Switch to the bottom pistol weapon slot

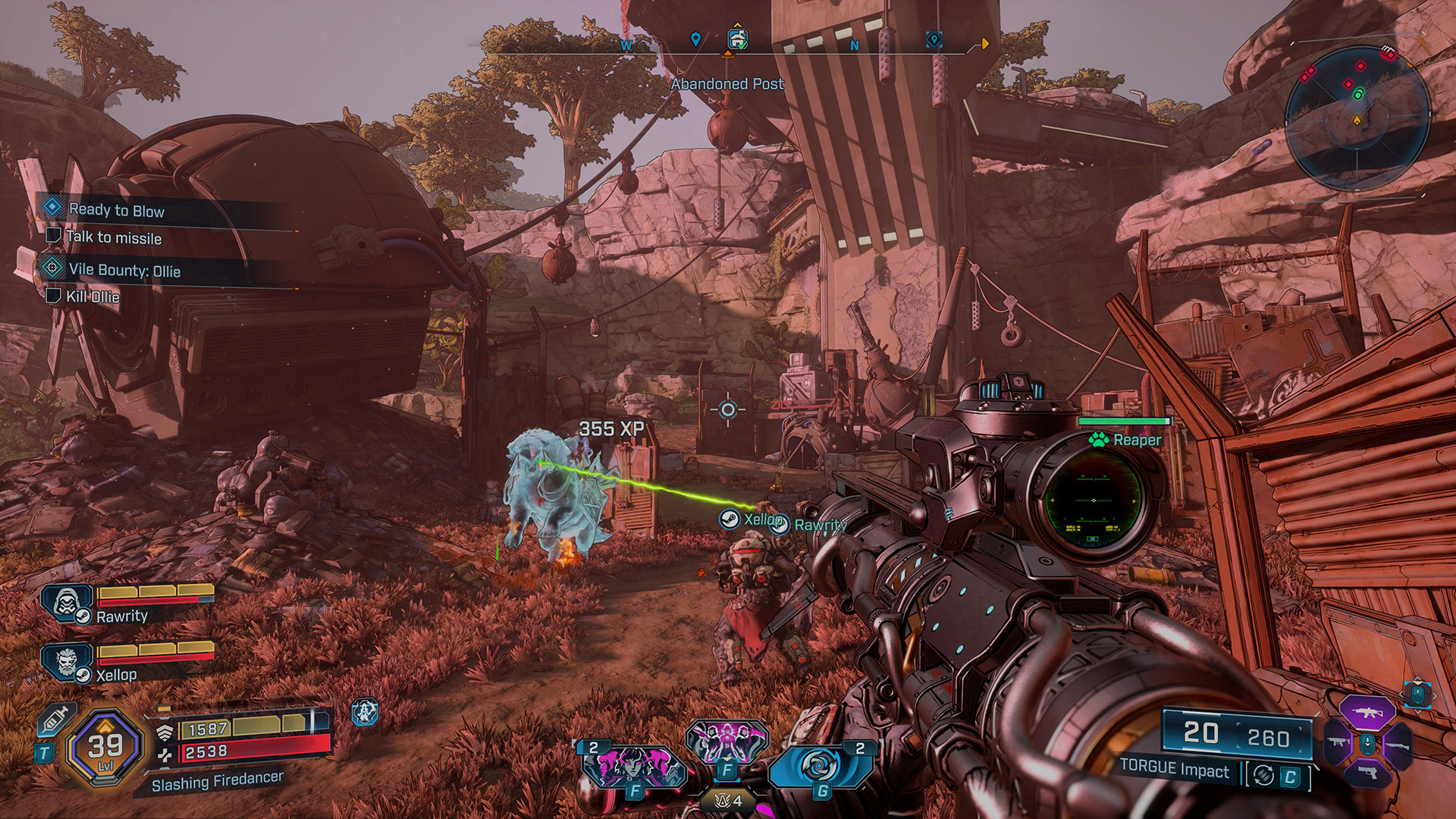click(1367, 773)
